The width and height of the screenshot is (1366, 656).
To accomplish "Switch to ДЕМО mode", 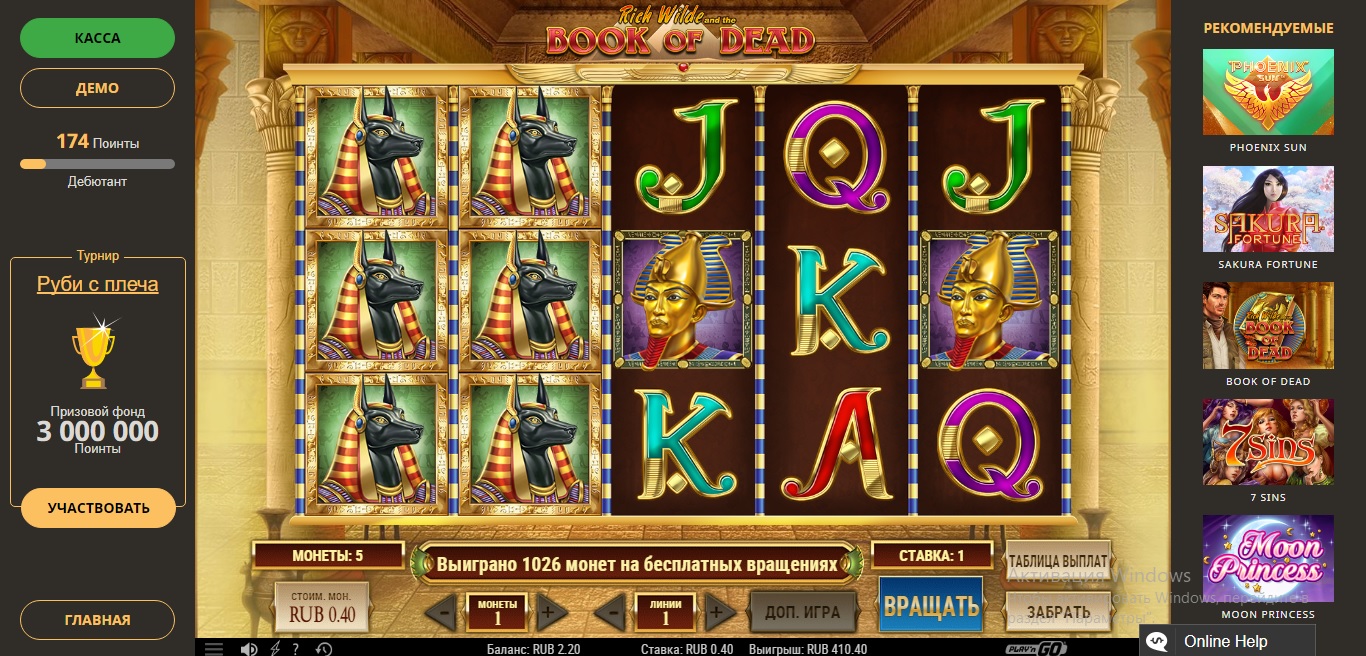I will click(x=98, y=88).
